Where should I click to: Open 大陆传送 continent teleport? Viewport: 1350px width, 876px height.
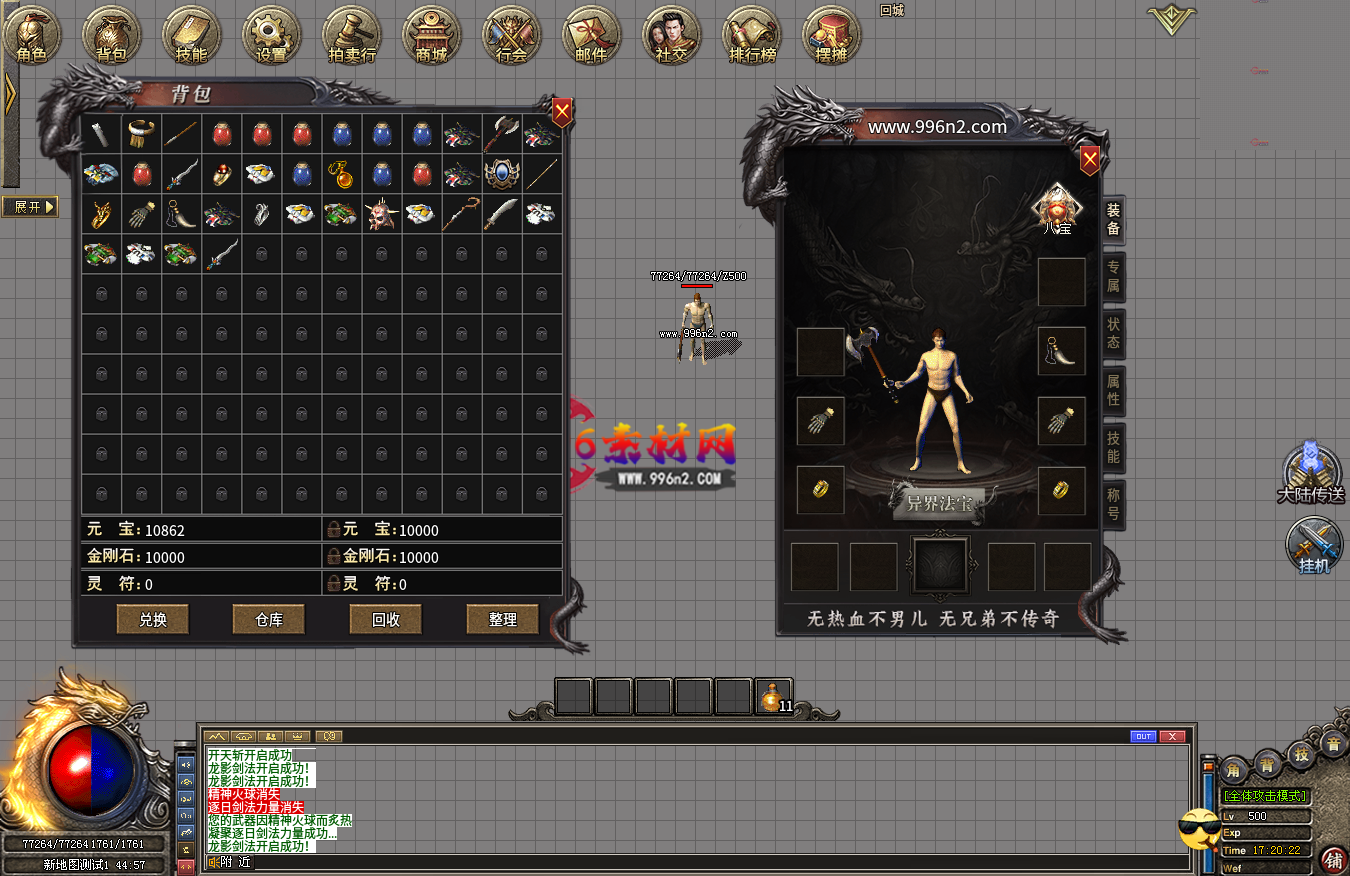pyautogui.click(x=1311, y=473)
